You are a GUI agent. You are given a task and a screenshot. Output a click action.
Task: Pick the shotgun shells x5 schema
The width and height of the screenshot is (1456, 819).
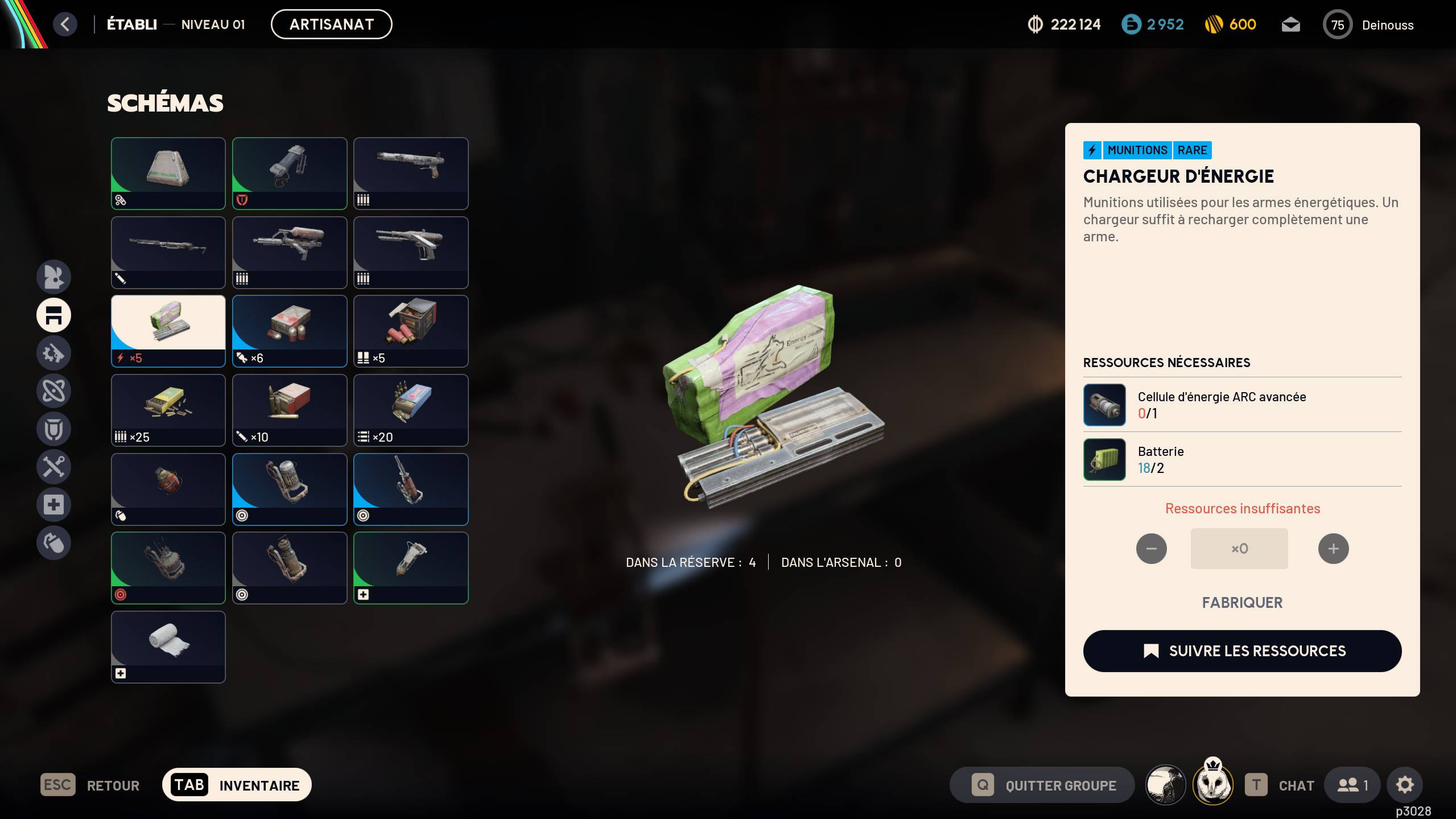411,331
